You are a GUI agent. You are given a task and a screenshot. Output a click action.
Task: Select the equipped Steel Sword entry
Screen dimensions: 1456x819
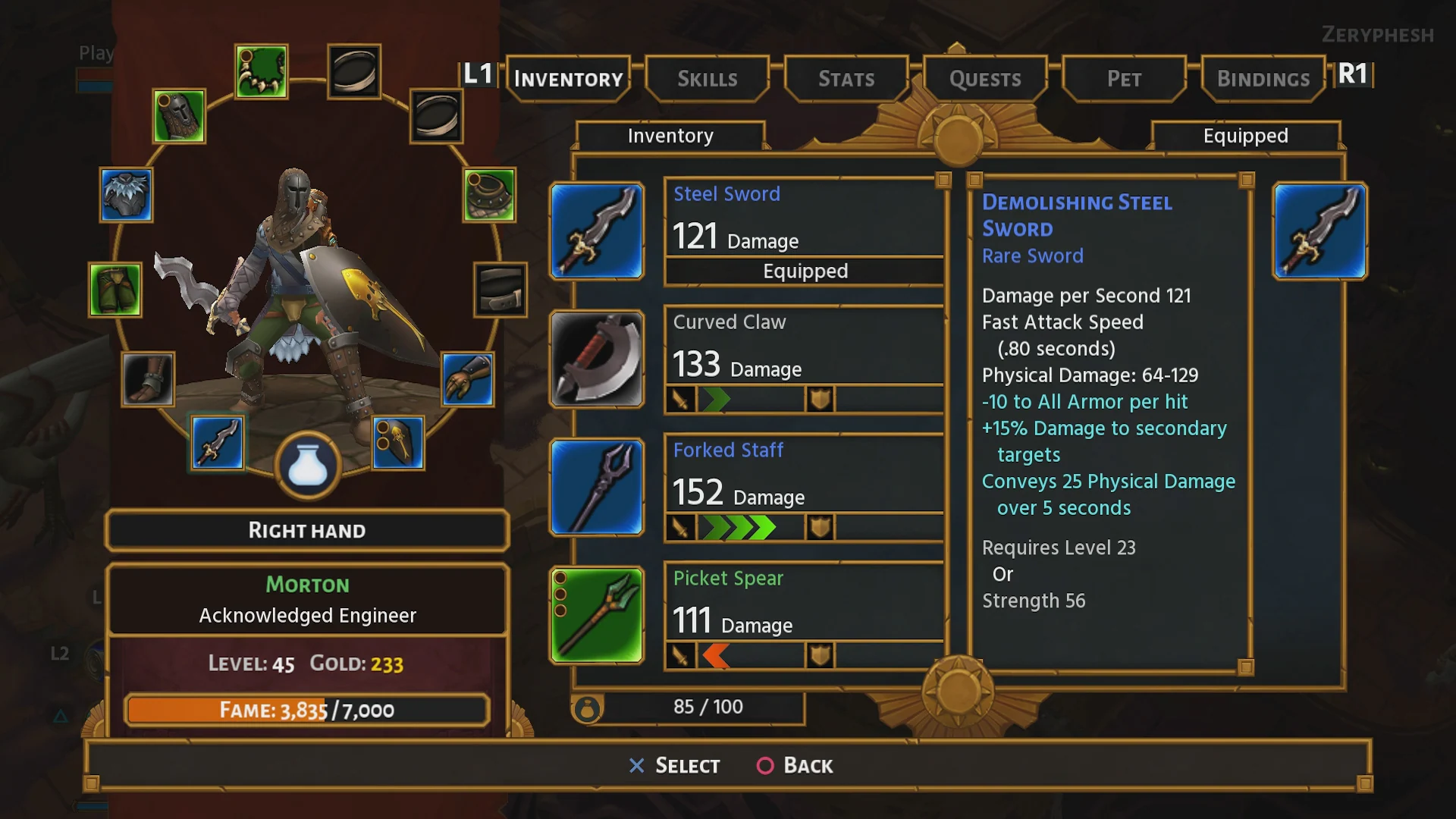click(x=804, y=231)
